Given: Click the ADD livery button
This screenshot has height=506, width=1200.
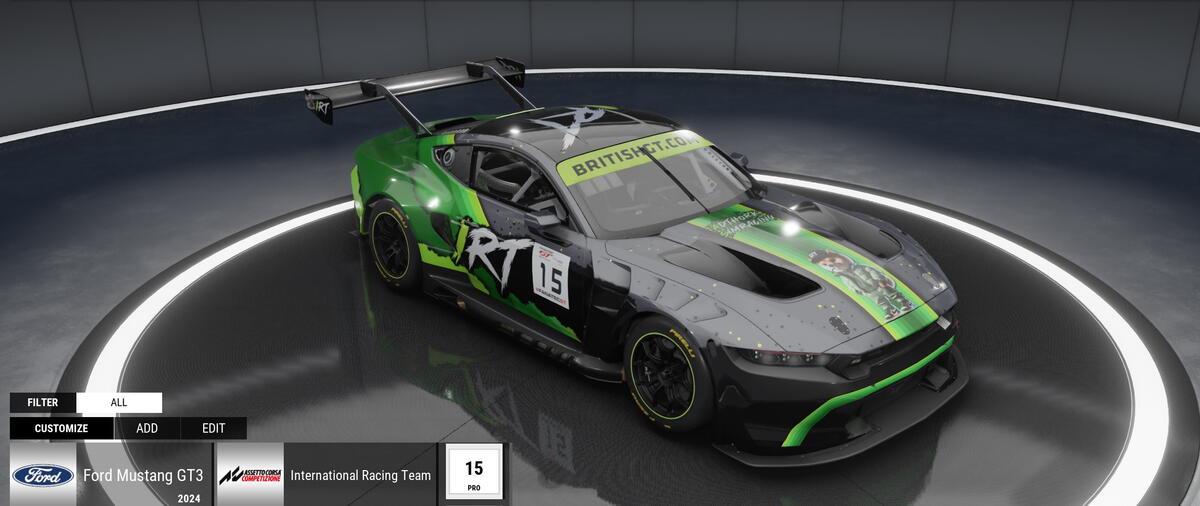Looking at the screenshot, I should [147, 428].
